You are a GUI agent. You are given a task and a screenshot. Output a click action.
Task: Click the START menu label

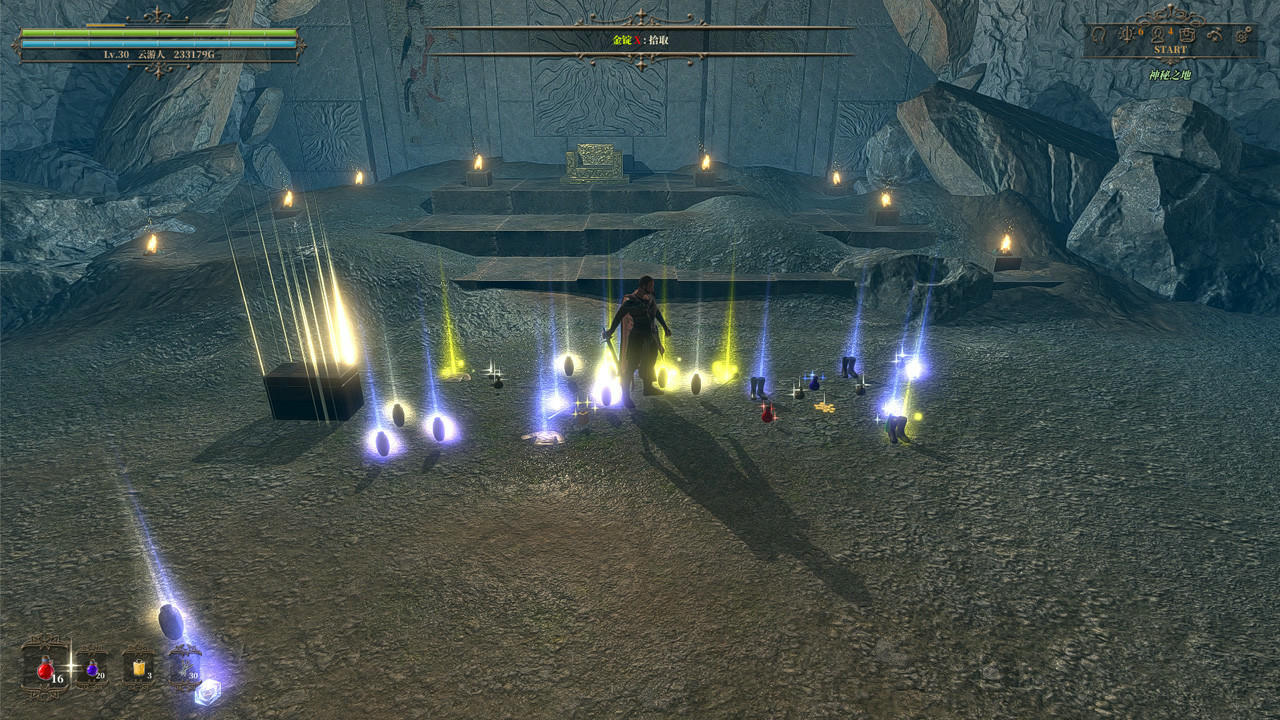(x=1170, y=50)
